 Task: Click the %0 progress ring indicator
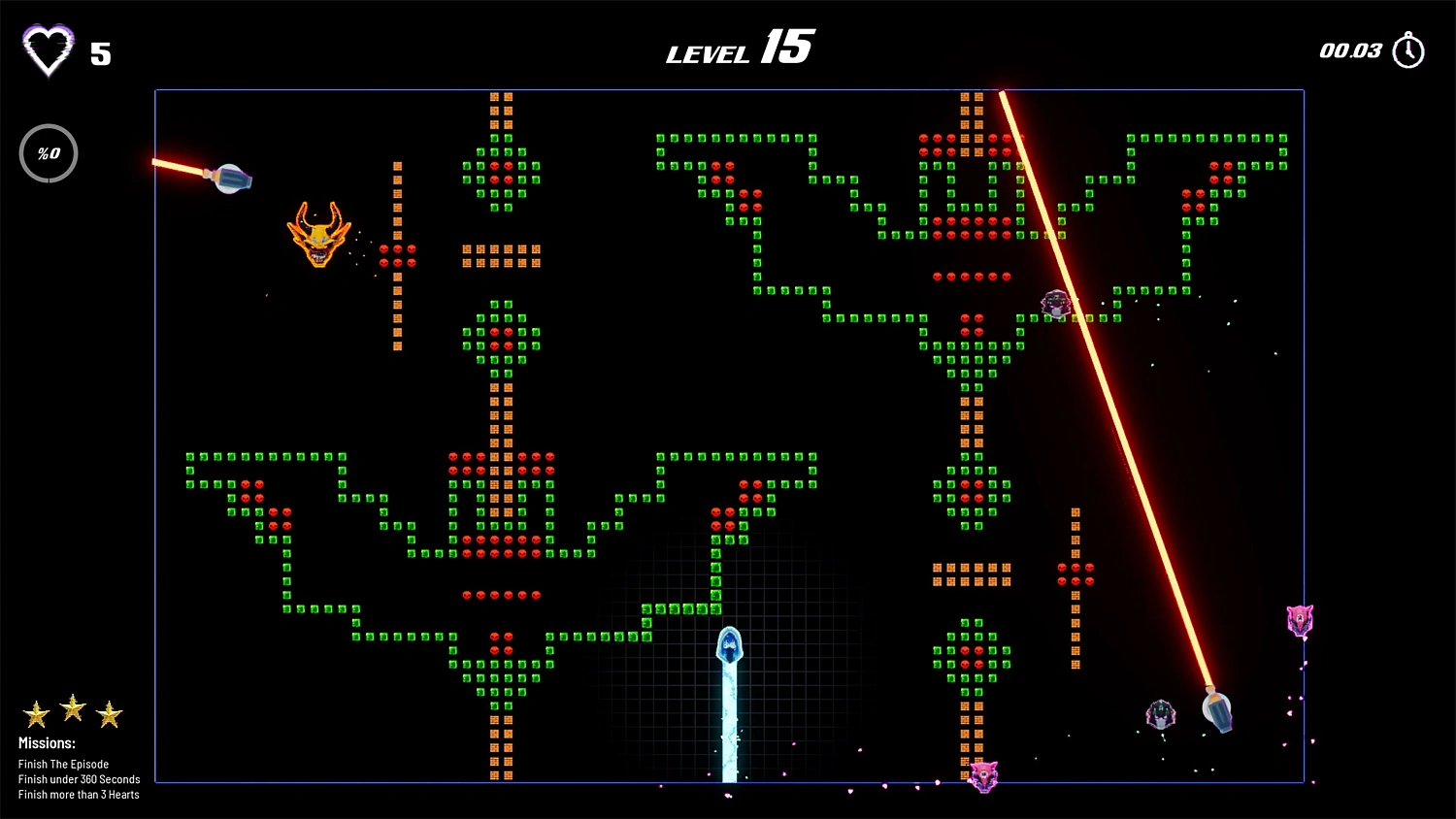49,152
